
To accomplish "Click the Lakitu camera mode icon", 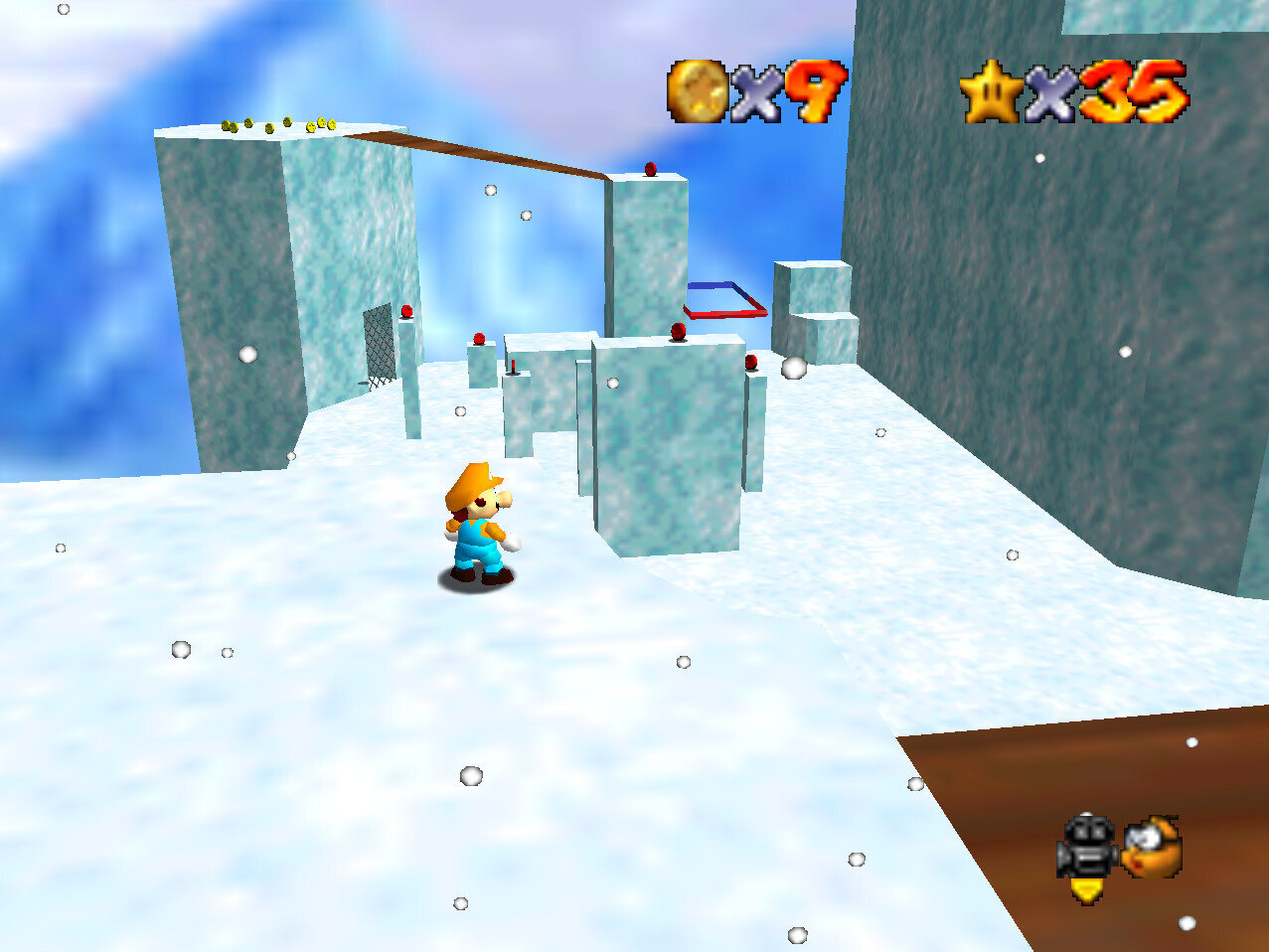I will point(1152,847).
